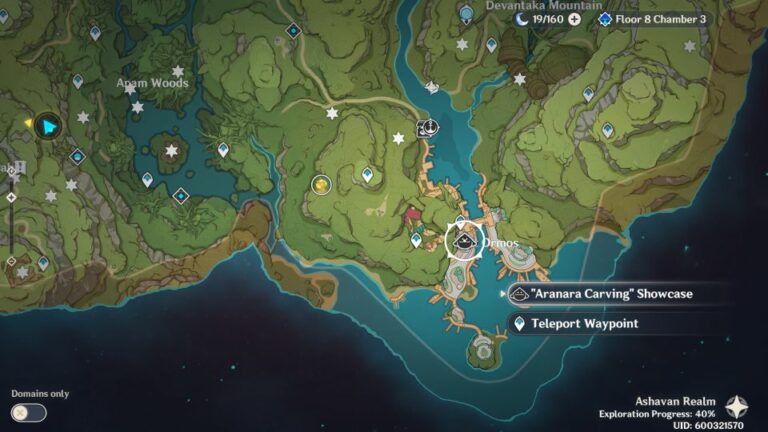
Task: Click the golden quest marker on the map
Action: pyautogui.click(x=321, y=184)
